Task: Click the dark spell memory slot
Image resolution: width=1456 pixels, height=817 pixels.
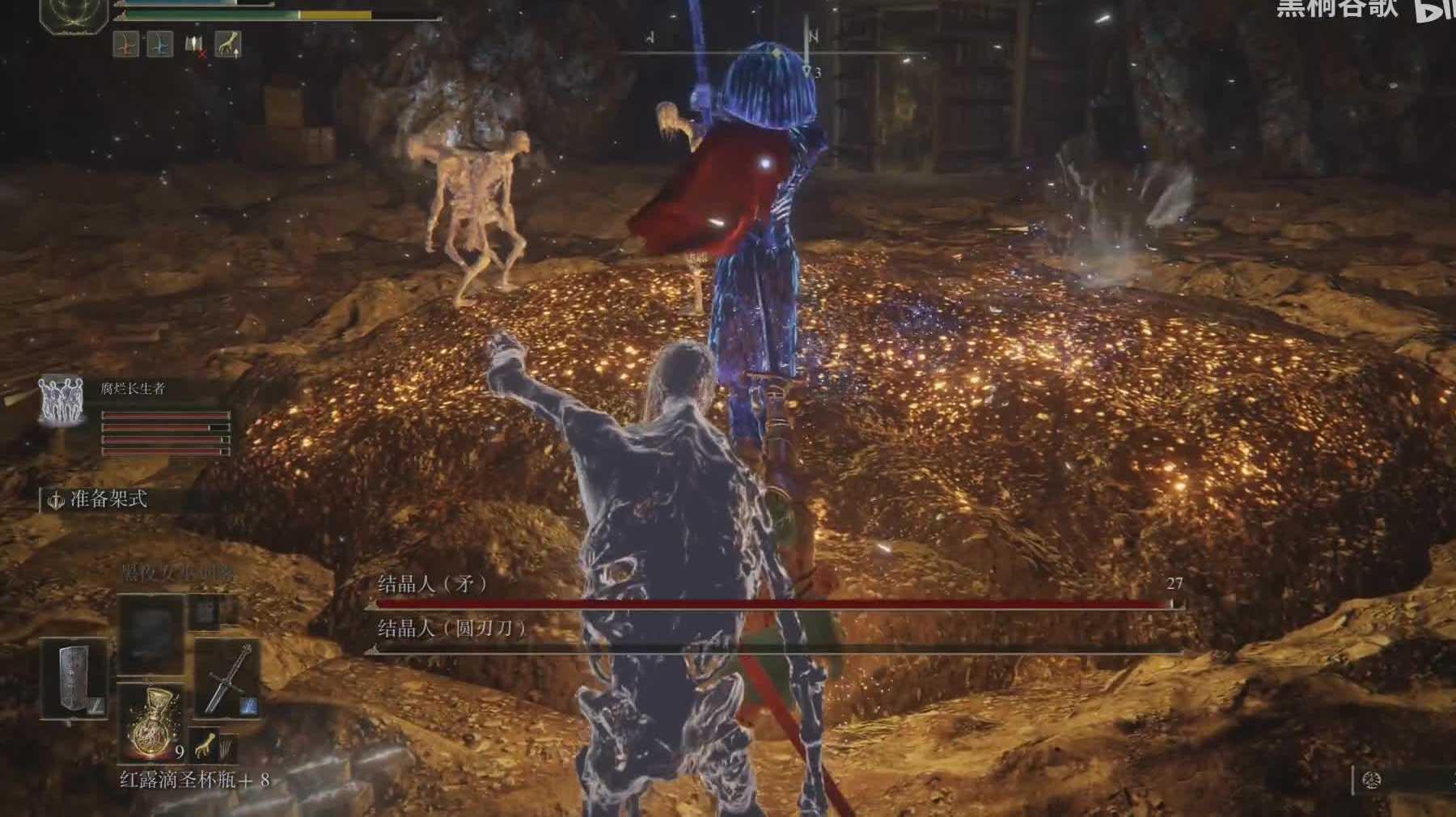Action: click(151, 633)
